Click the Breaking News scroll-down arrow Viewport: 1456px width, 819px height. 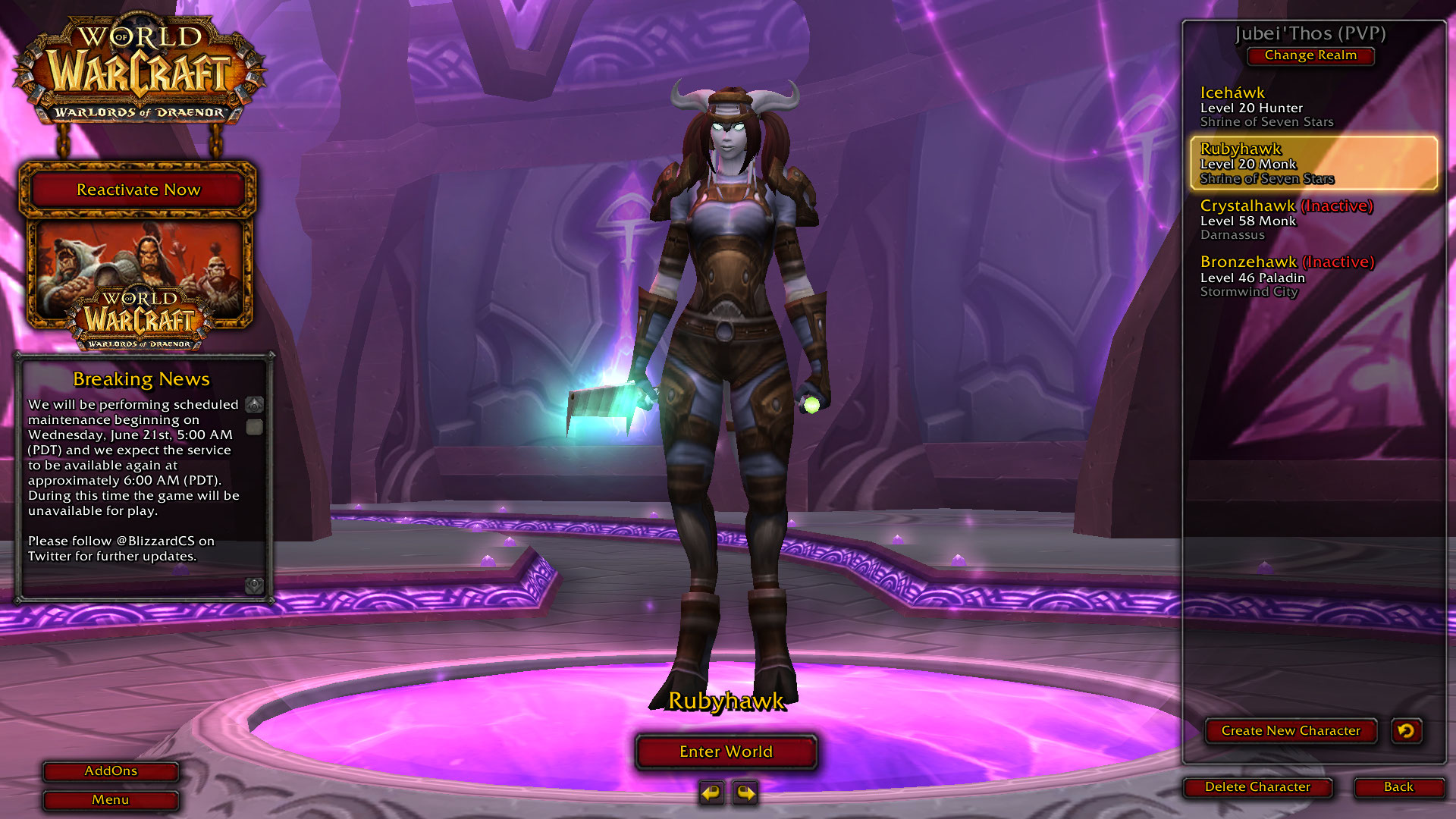[255, 585]
